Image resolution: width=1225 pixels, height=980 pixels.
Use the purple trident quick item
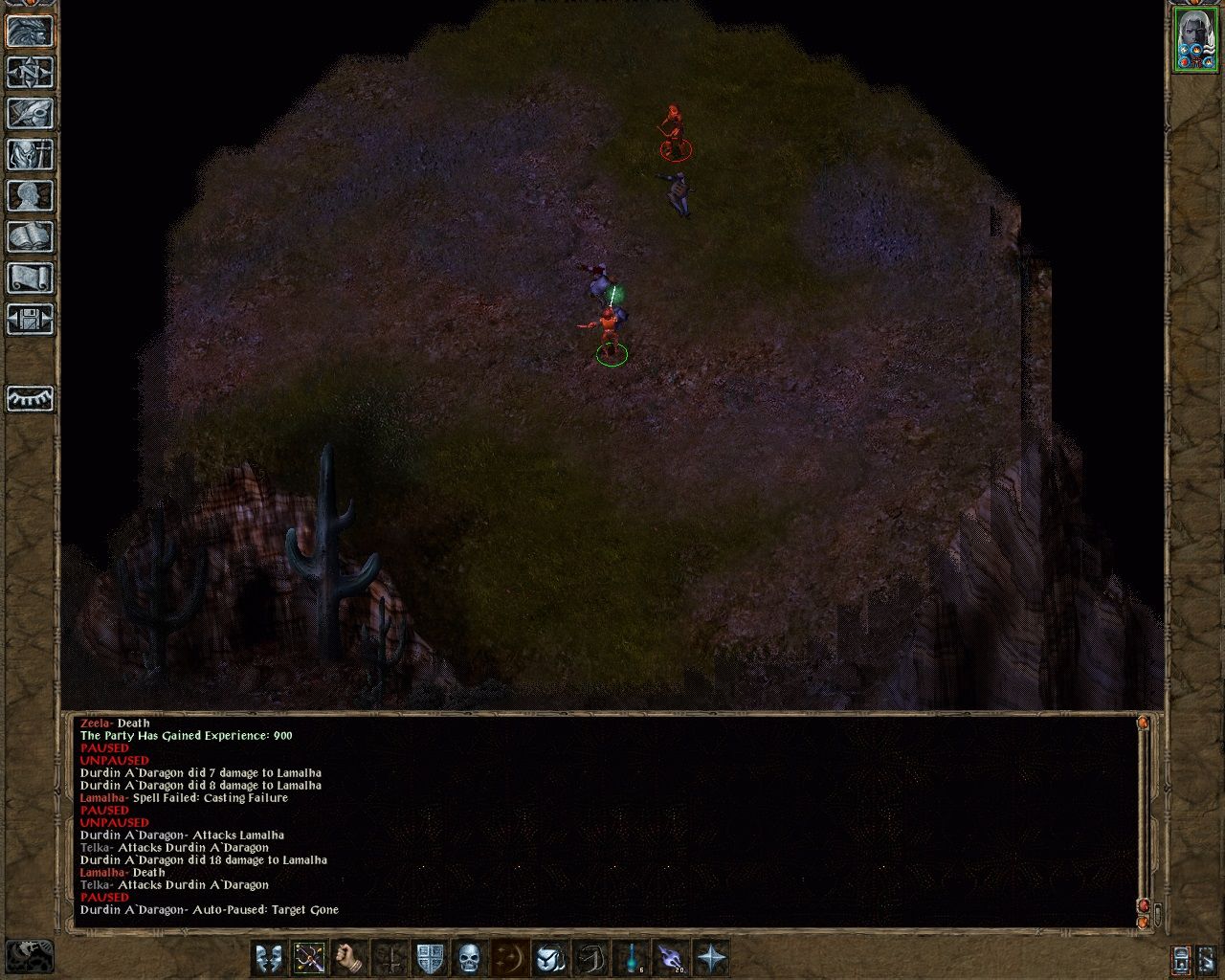point(672,958)
